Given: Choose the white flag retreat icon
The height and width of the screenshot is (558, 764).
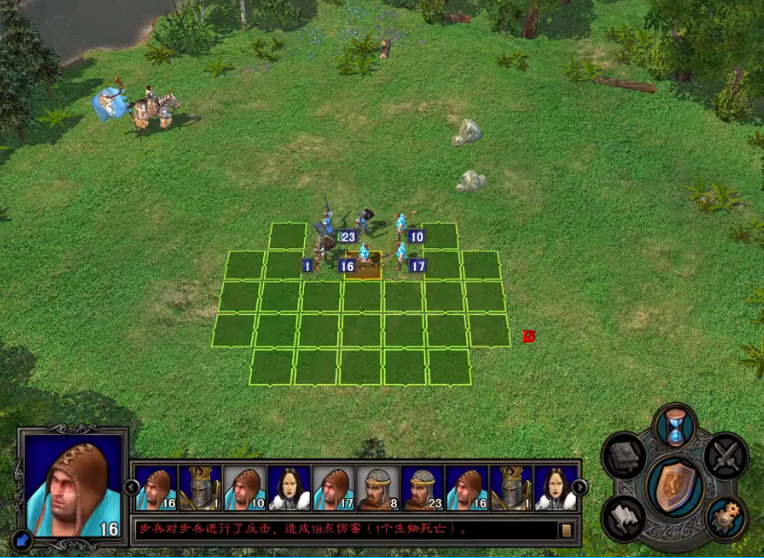Looking at the screenshot, I should point(625,515).
